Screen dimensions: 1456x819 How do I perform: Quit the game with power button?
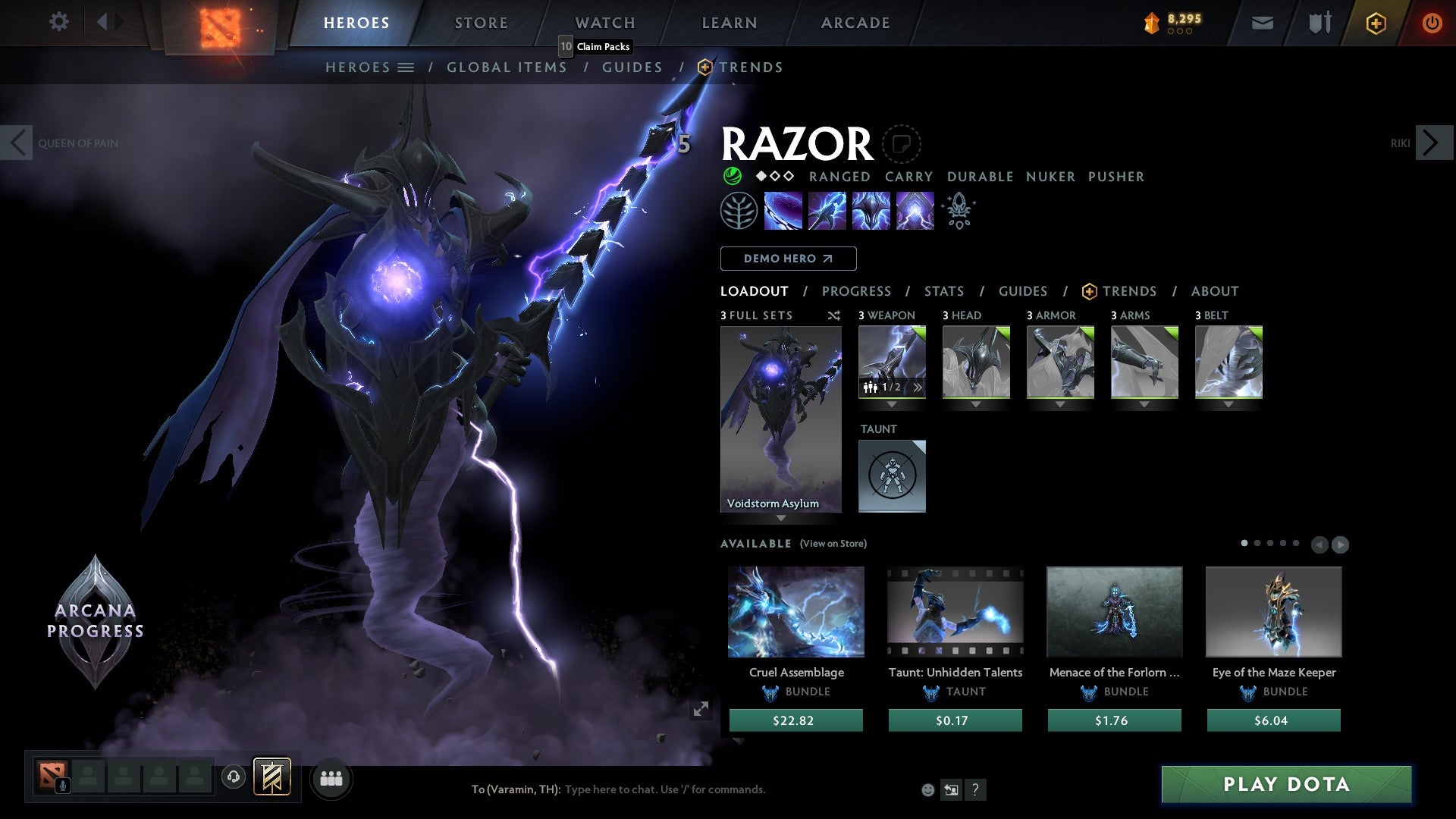pos(1432,23)
